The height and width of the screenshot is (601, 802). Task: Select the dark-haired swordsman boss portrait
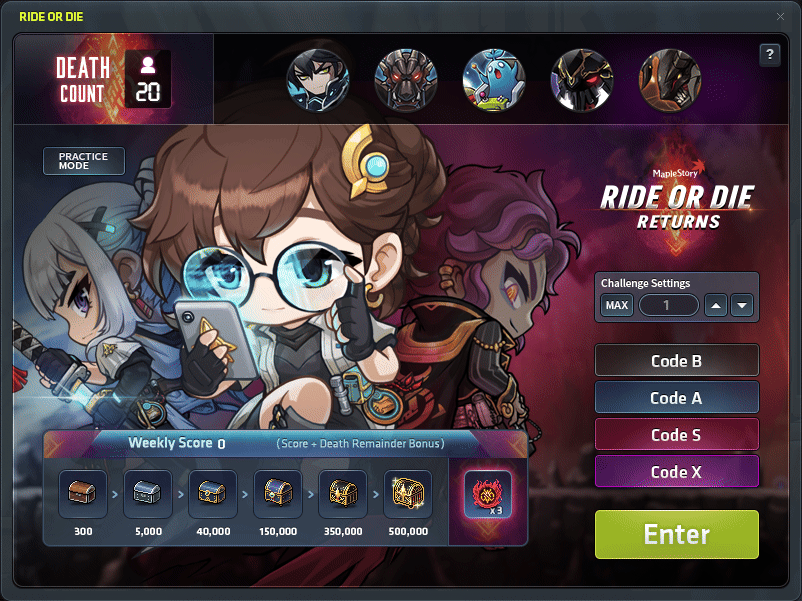(317, 79)
